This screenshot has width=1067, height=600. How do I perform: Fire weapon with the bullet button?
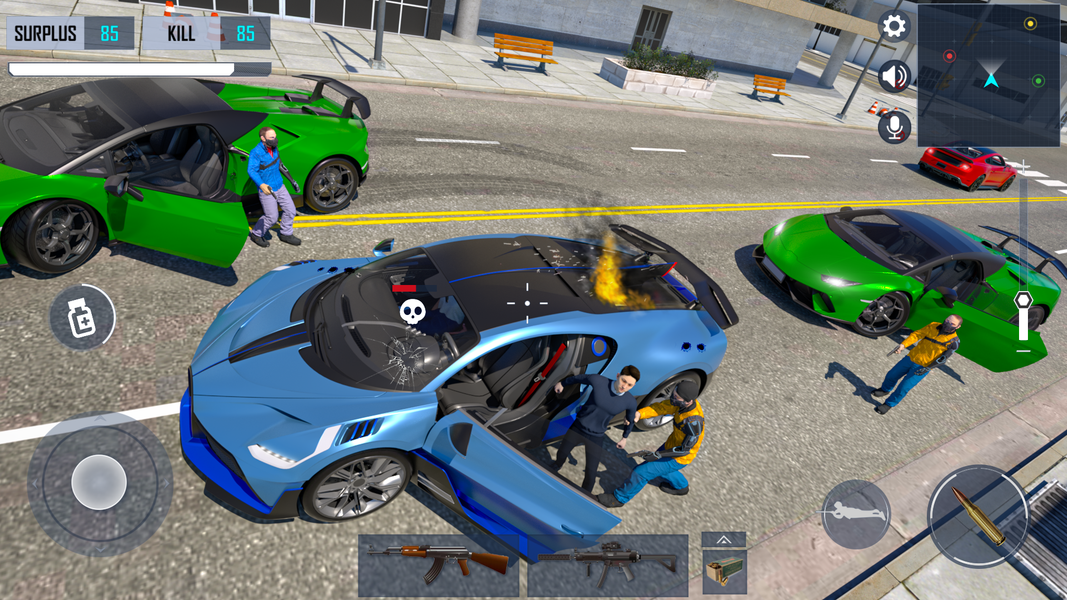point(977,516)
